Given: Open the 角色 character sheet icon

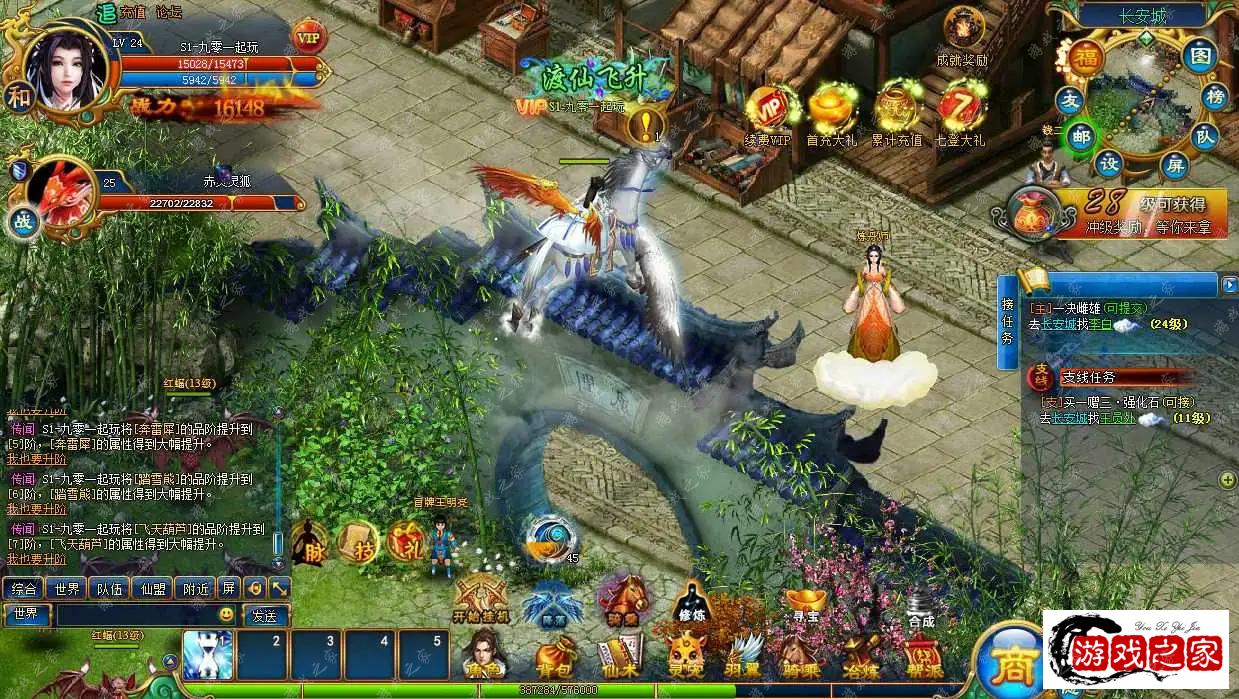Looking at the screenshot, I should pos(484,655).
